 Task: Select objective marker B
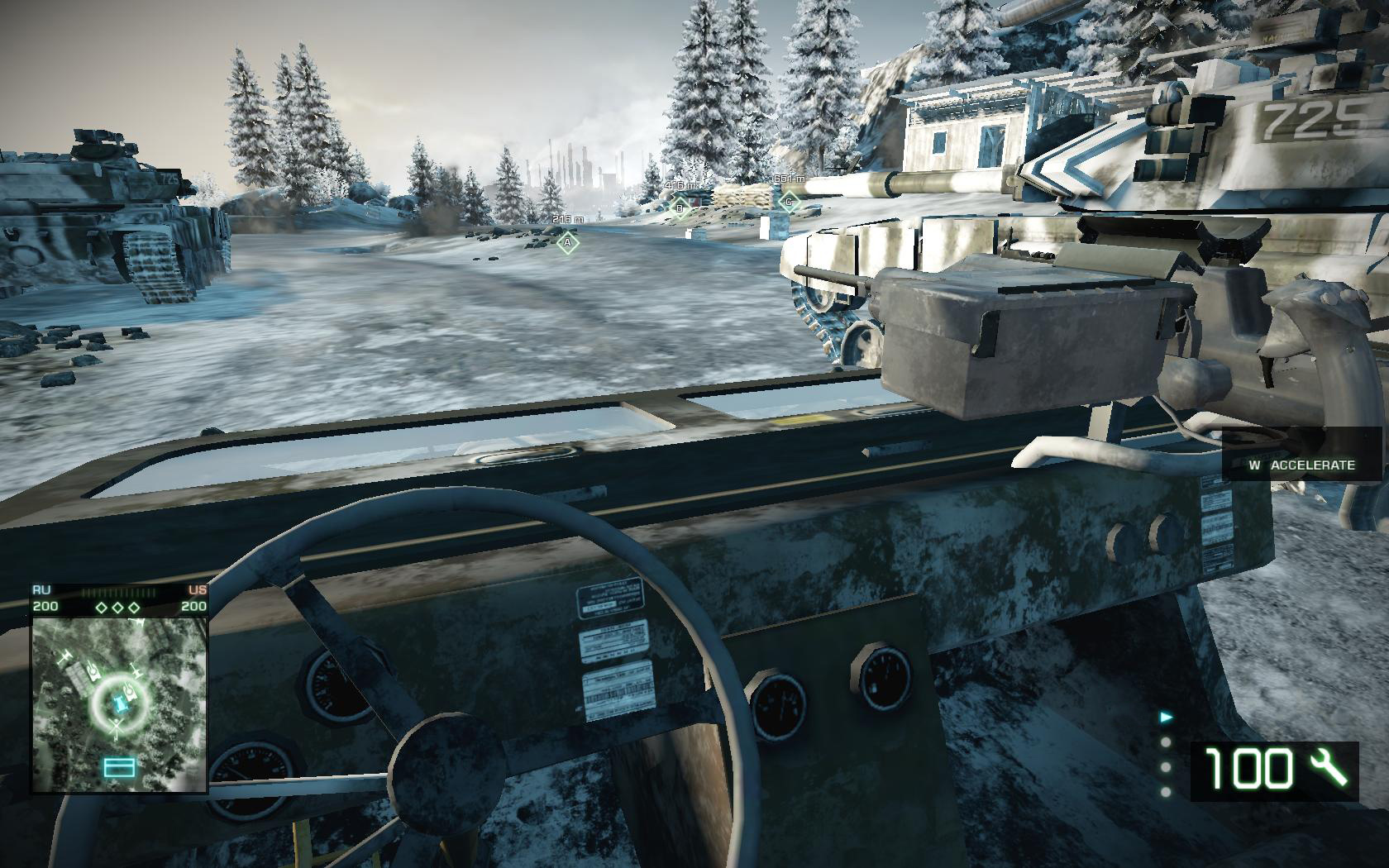tap(680, 207)
